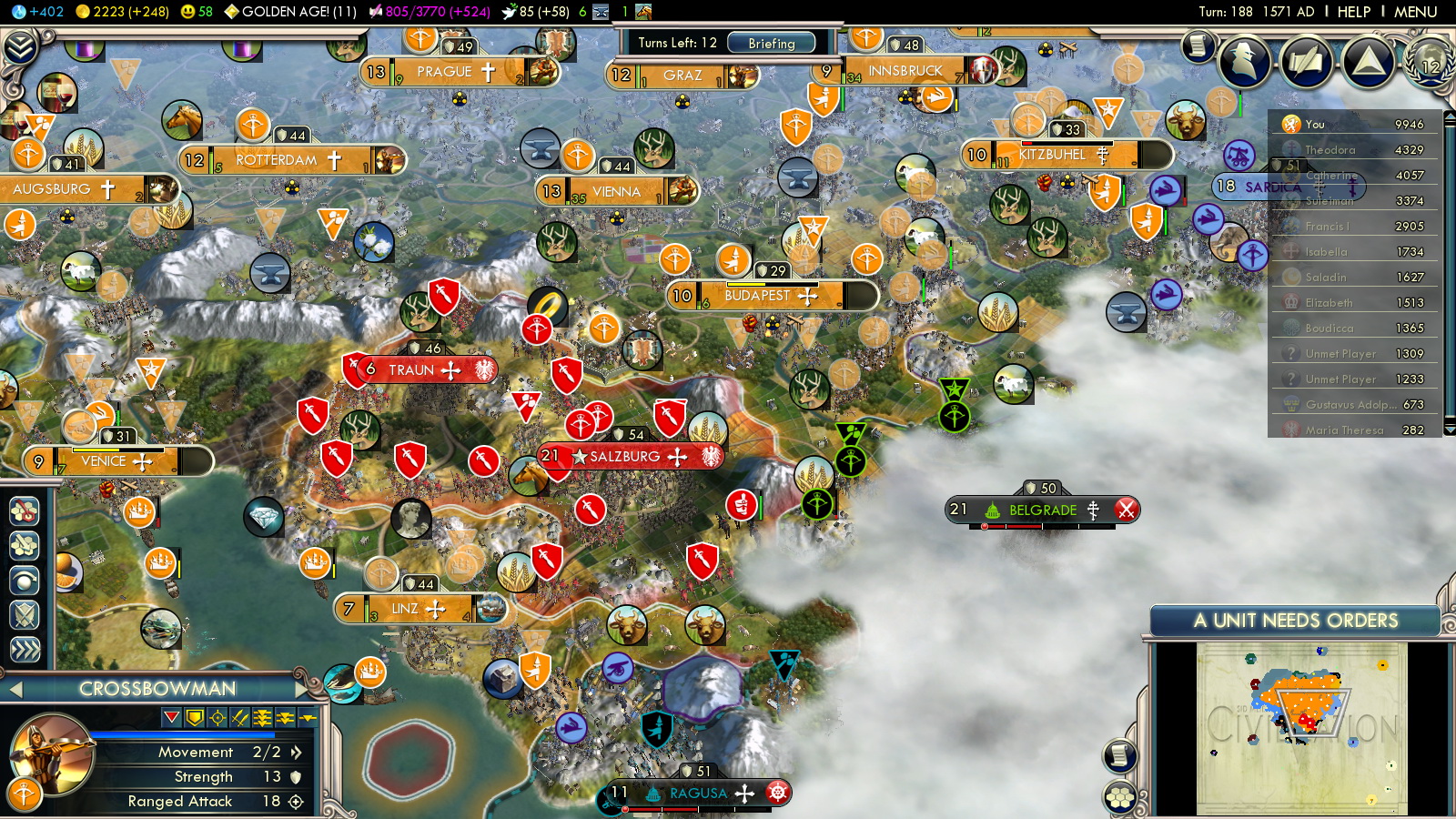
Task: Open the espionage spy overview icon
Action: click(1244, 62)
